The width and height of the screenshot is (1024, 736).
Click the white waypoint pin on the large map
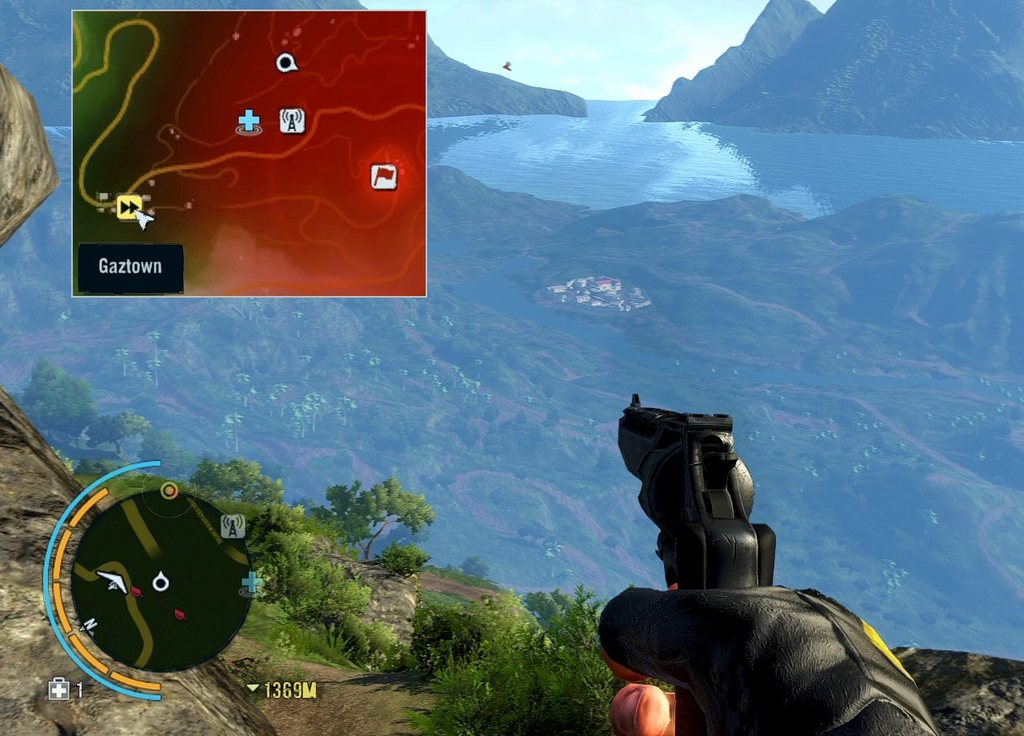[287, 64]
